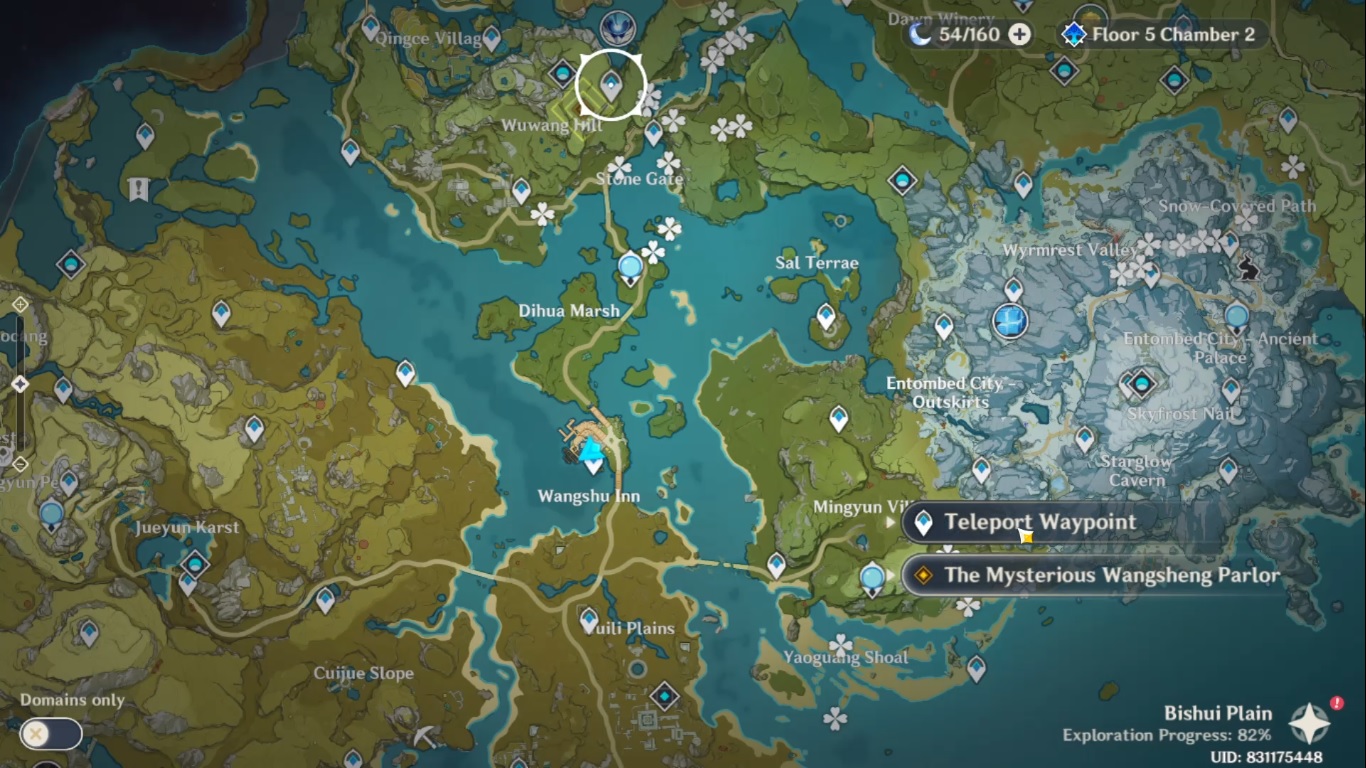Open the region selector star icon

point(1309,724)
